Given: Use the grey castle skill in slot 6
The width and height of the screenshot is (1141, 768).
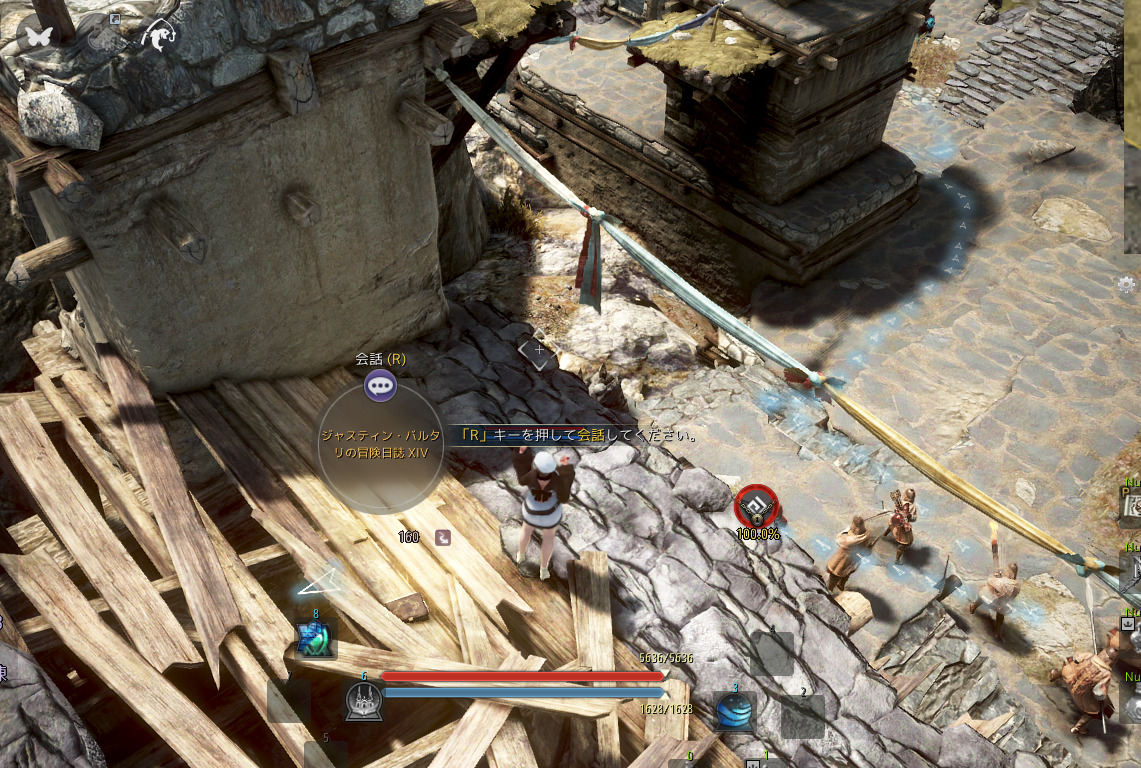Looking at the screenshot, I should [x=362, y=702].
